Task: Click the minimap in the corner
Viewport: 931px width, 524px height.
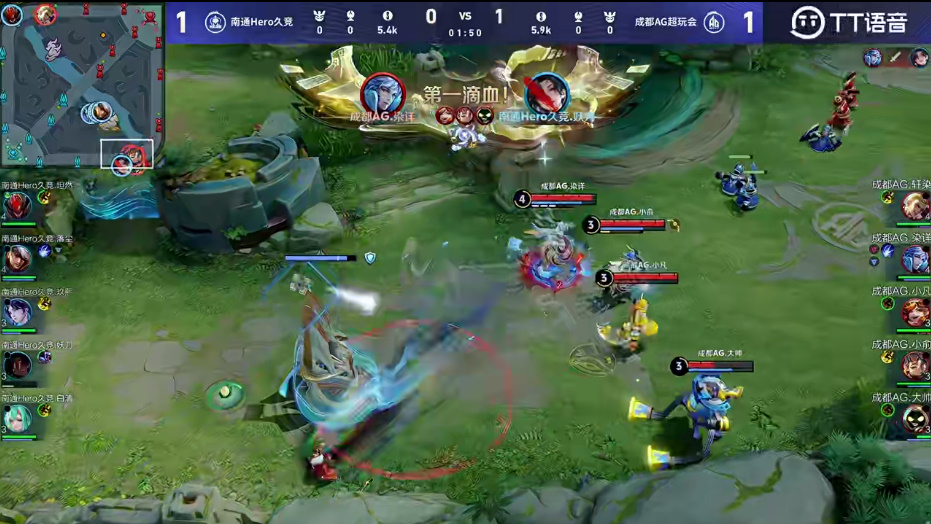Action: (82, 85)
